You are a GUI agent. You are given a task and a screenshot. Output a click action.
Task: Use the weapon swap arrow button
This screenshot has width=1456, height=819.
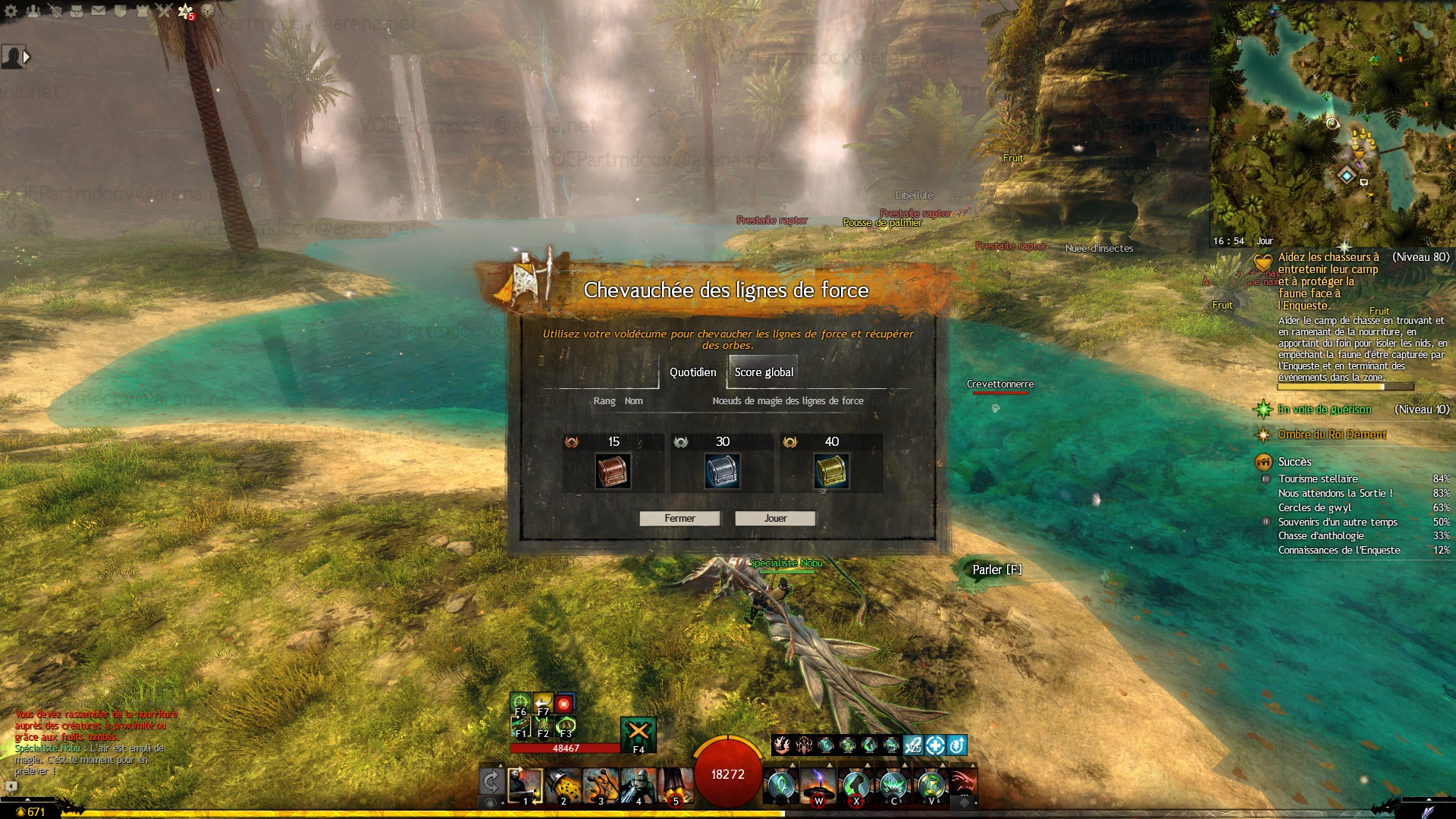click(491, 782)
